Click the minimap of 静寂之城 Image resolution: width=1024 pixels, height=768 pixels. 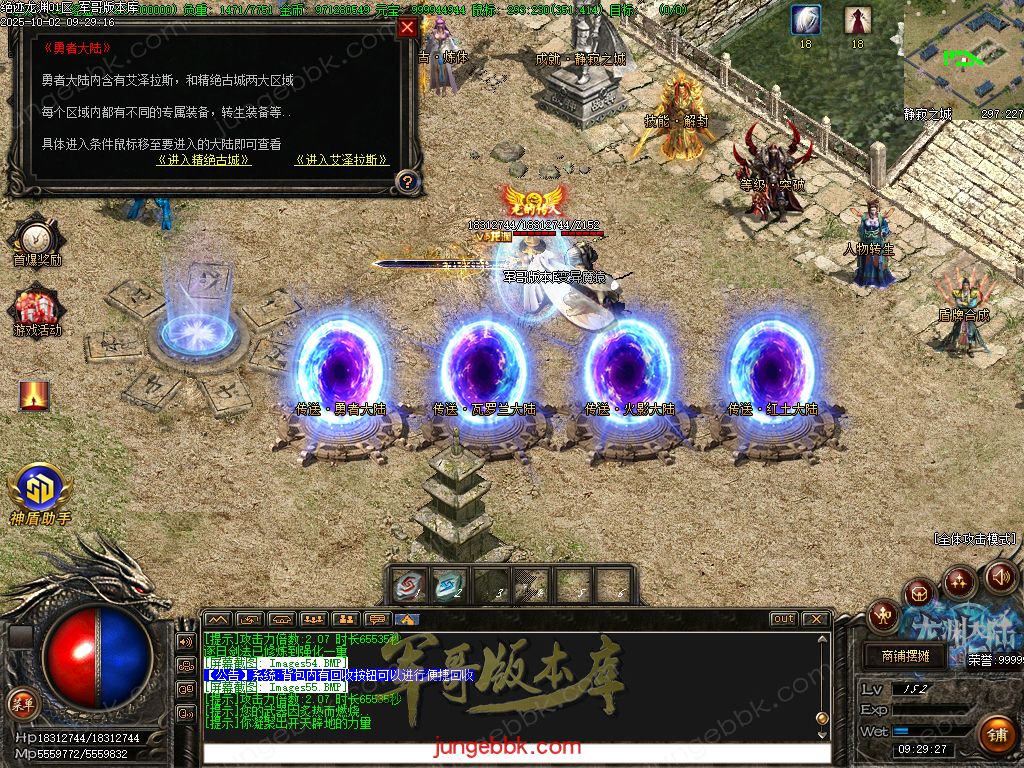click(x=963, y=53)
